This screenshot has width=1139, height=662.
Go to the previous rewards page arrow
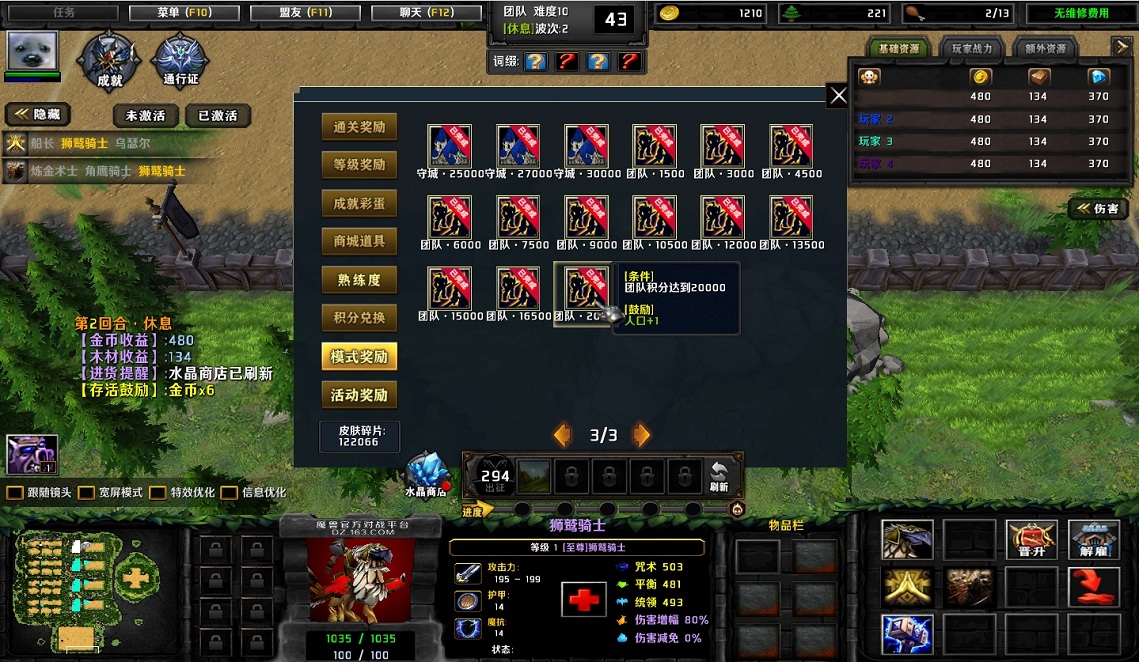[x=563, y=435]
